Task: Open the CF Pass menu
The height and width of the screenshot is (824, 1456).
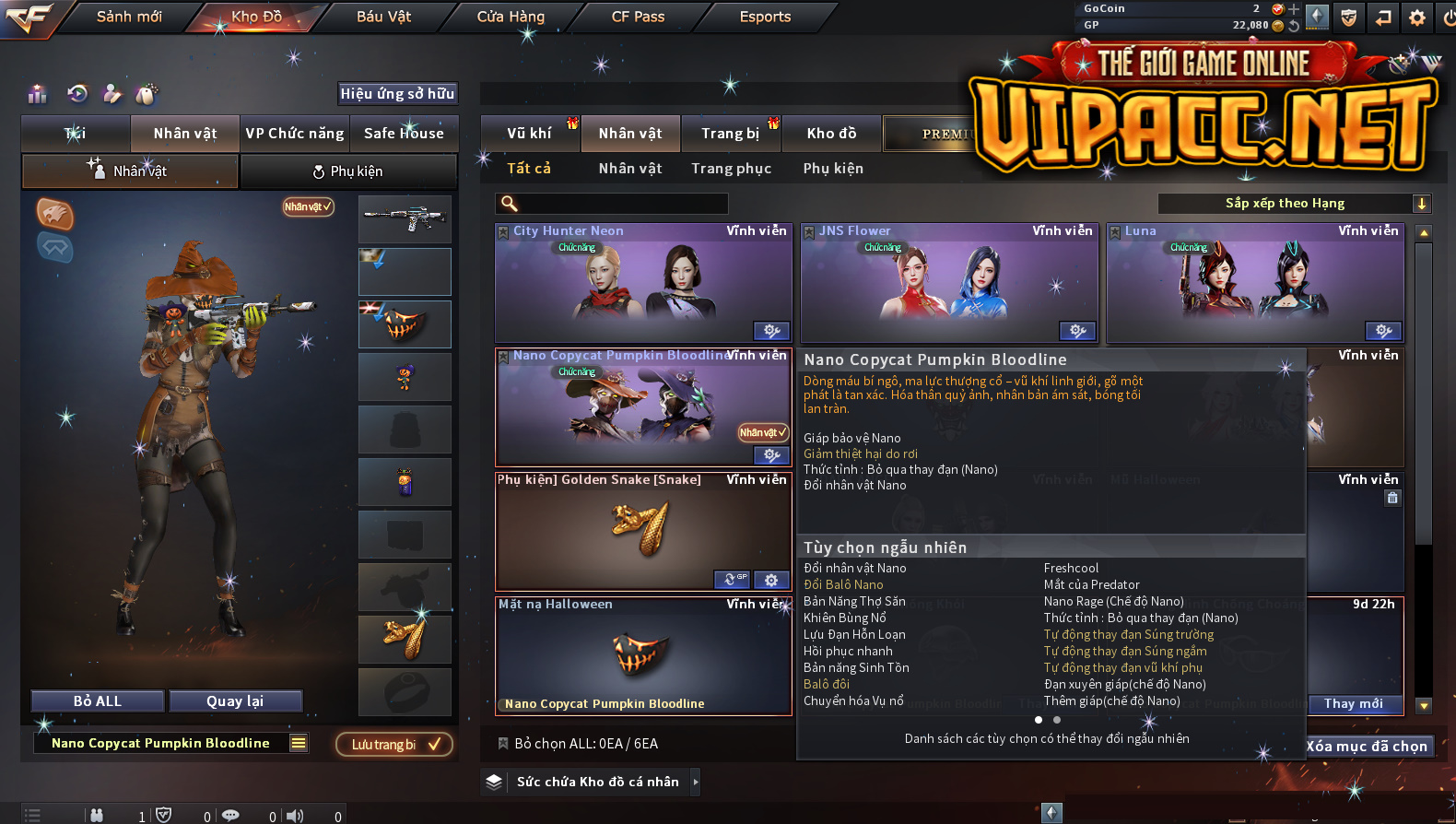Action: [638, 17]
